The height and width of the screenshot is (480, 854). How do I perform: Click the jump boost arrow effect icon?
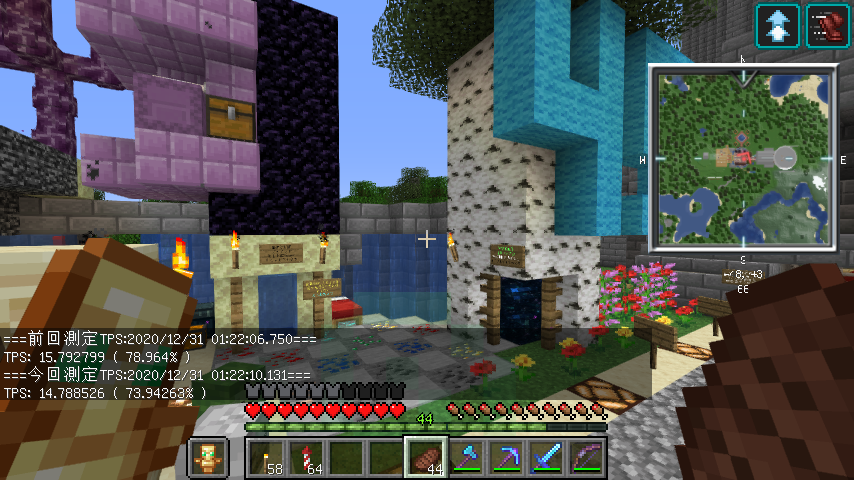coord(777,25)
